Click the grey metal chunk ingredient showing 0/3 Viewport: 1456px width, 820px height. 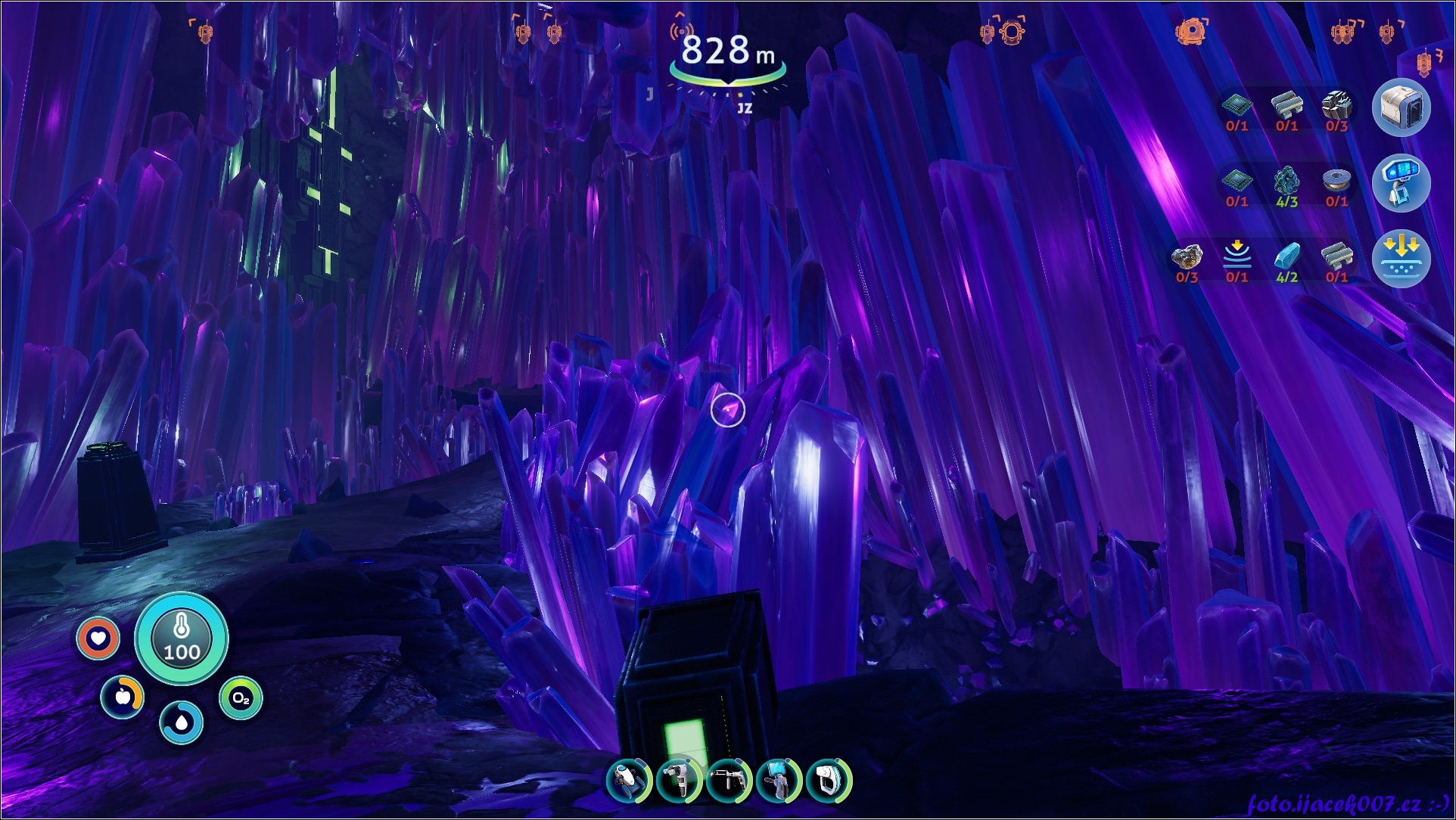coord(1336,106)
